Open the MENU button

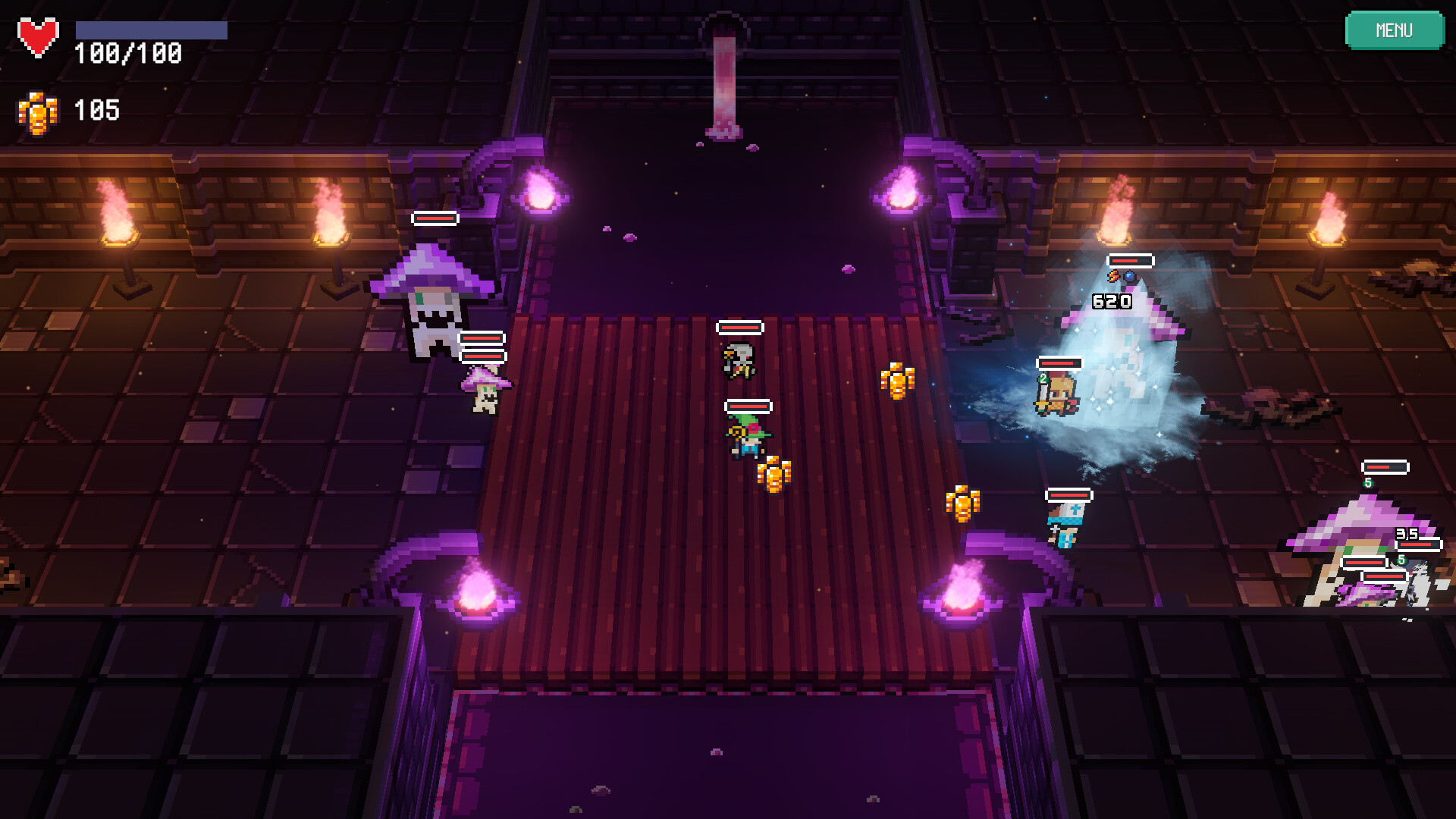point(1395,30)
